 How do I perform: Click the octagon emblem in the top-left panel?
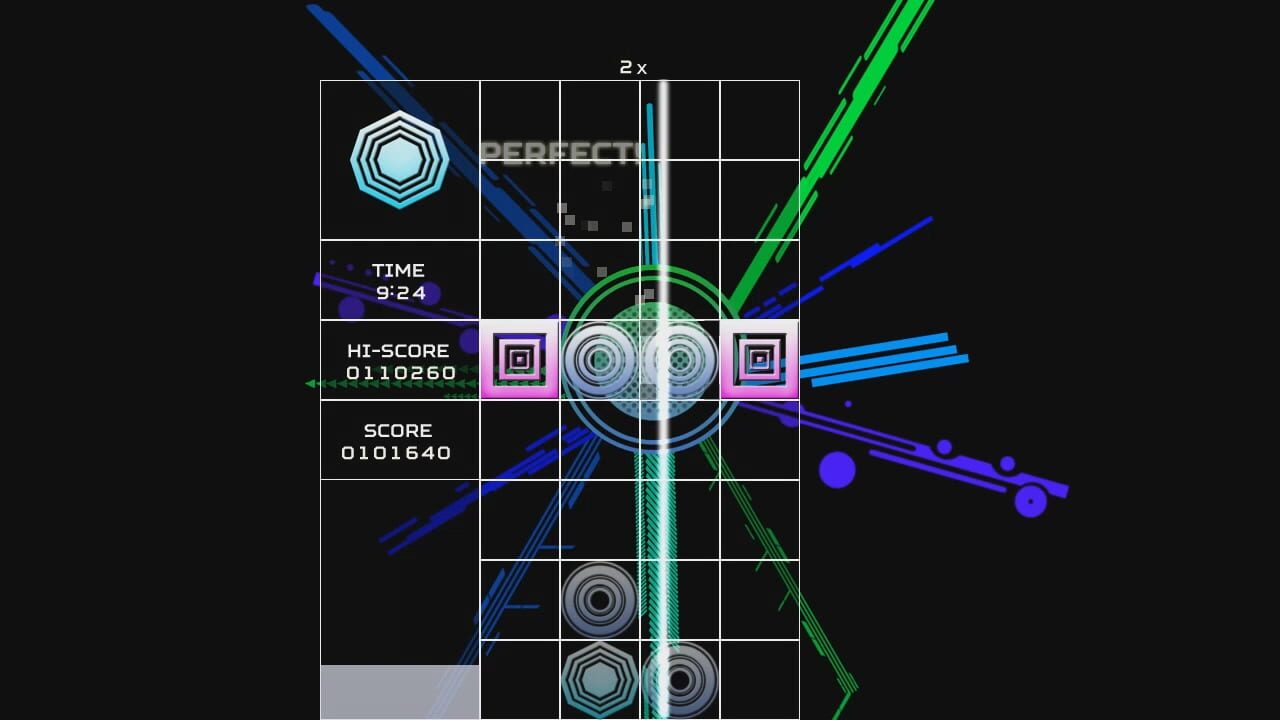pos(399,158)
